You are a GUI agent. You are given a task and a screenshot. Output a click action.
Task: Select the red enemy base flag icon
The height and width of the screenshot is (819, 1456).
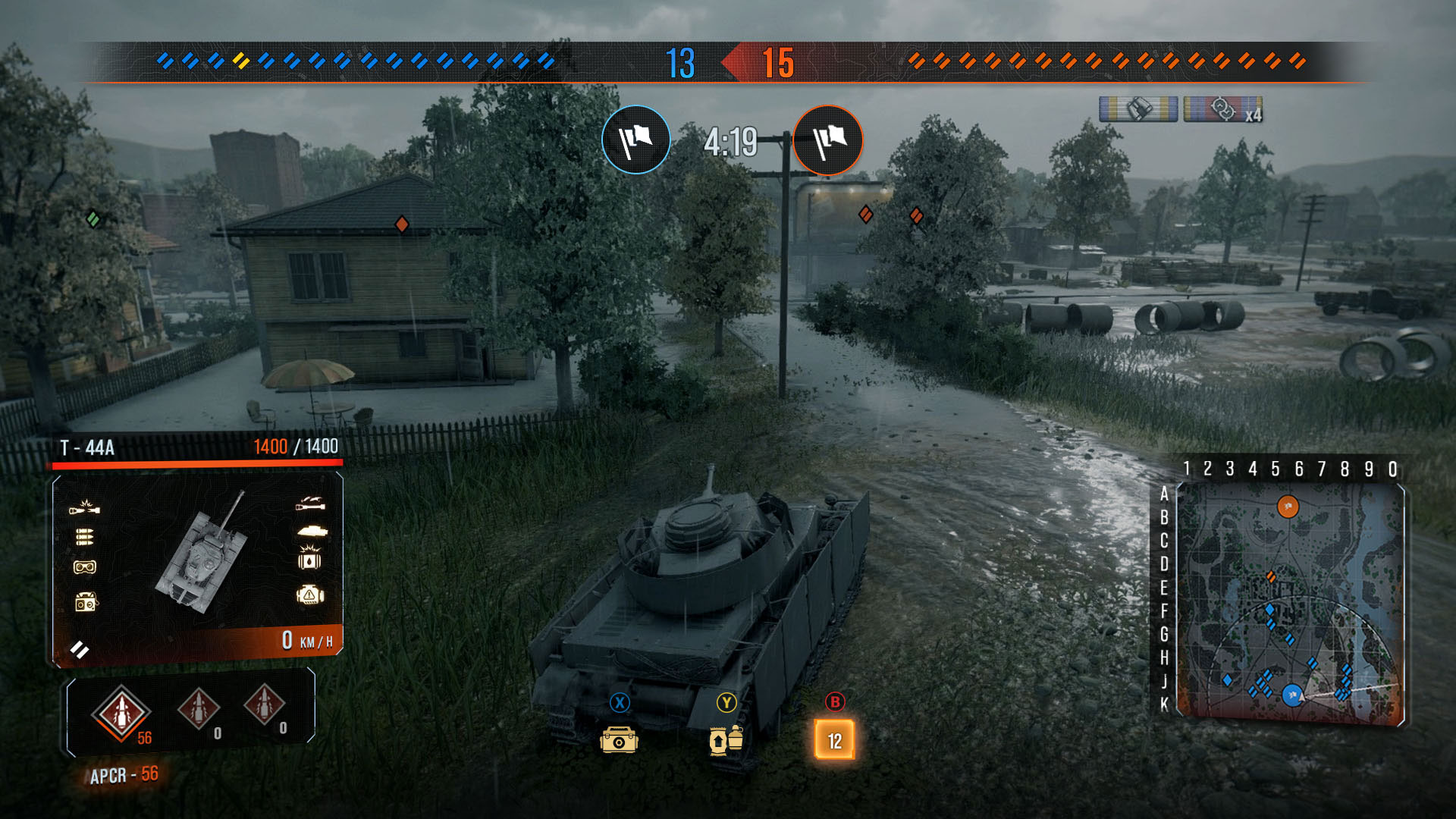828,140
